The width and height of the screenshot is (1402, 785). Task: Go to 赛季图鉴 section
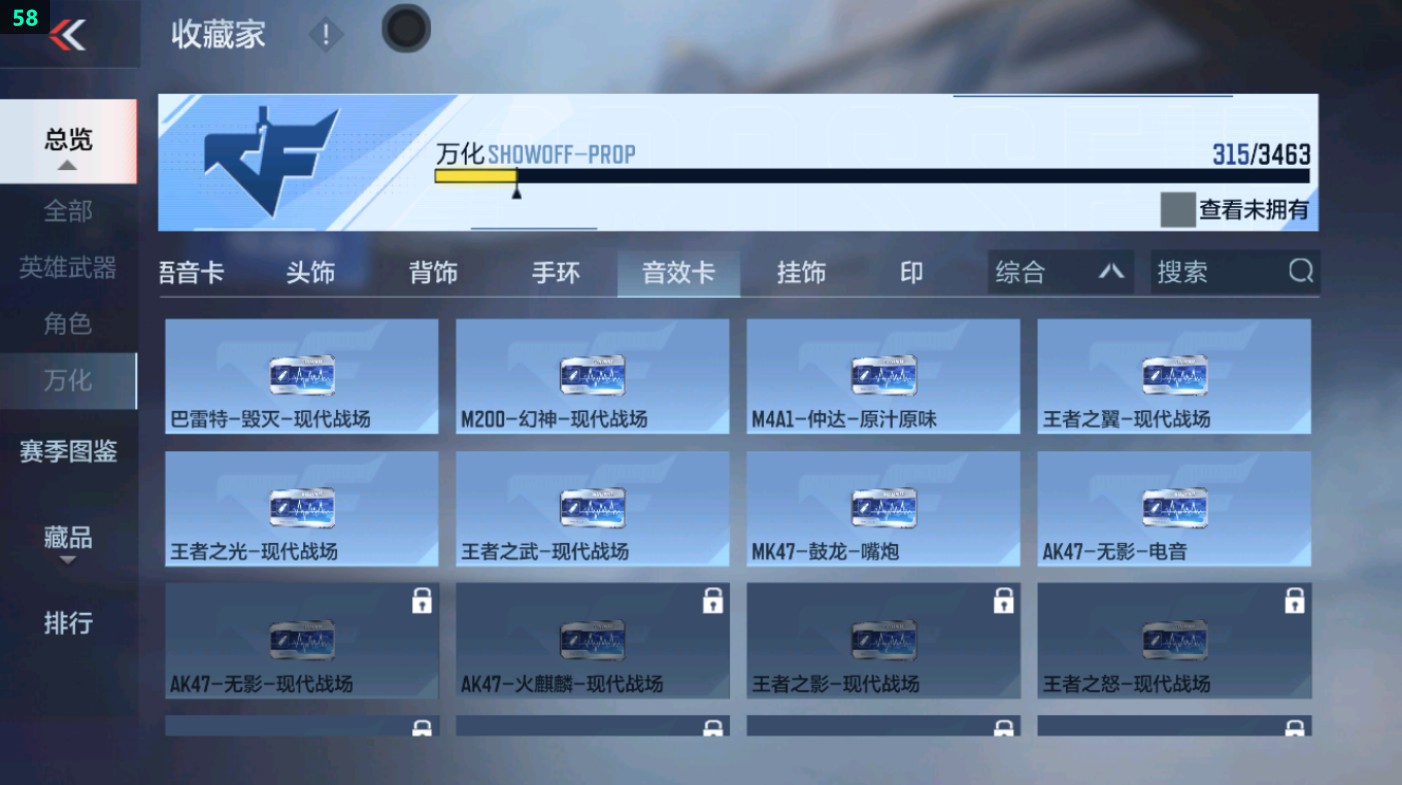[x=68, y=453]
